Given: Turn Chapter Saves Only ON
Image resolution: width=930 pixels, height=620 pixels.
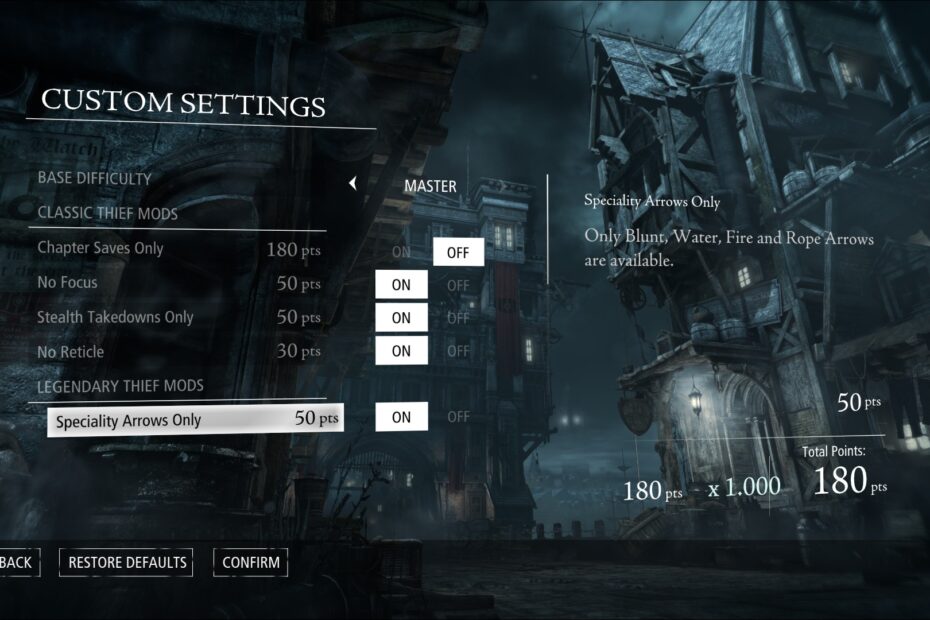Looking at the screenshot, I should [x=401, y=252].
